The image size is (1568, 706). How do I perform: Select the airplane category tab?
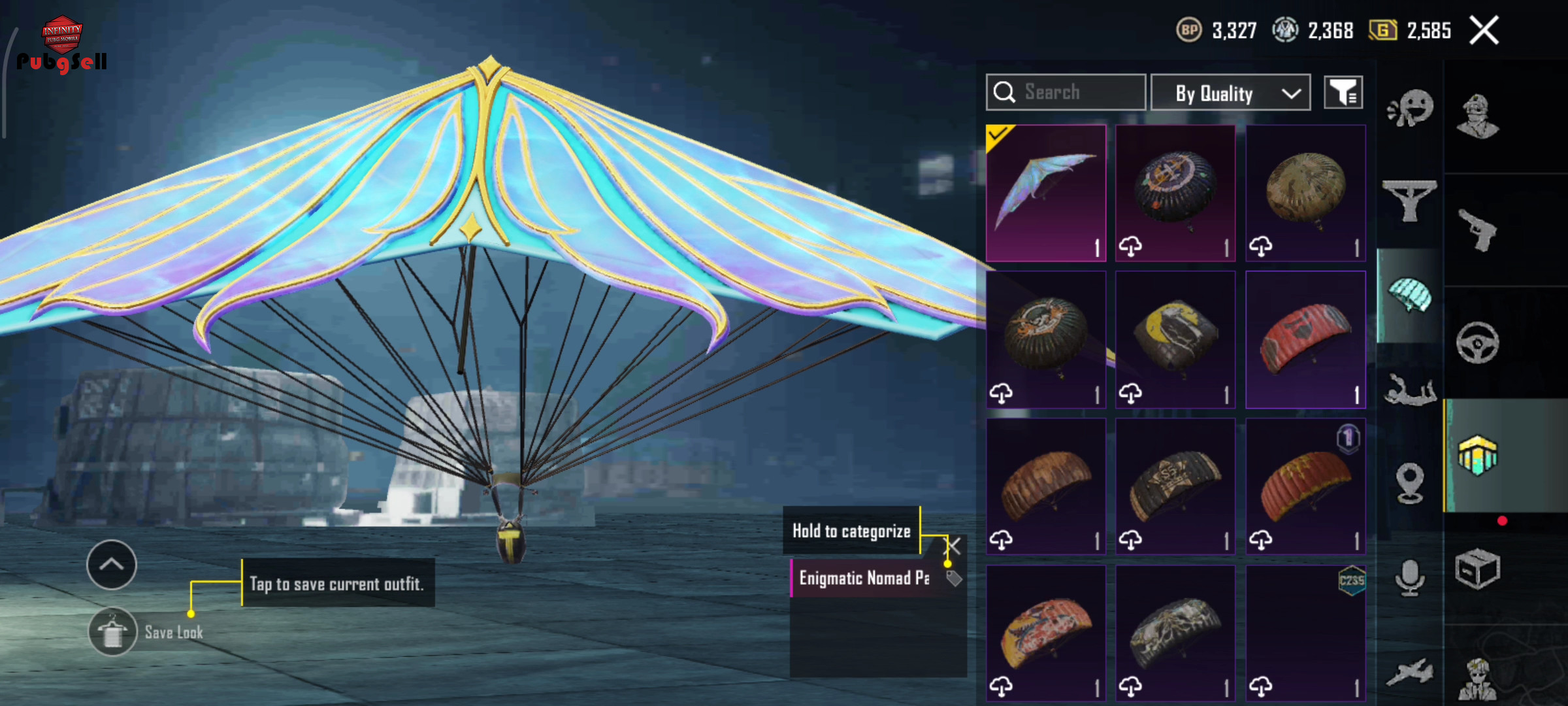click(x=1410, y=672)
